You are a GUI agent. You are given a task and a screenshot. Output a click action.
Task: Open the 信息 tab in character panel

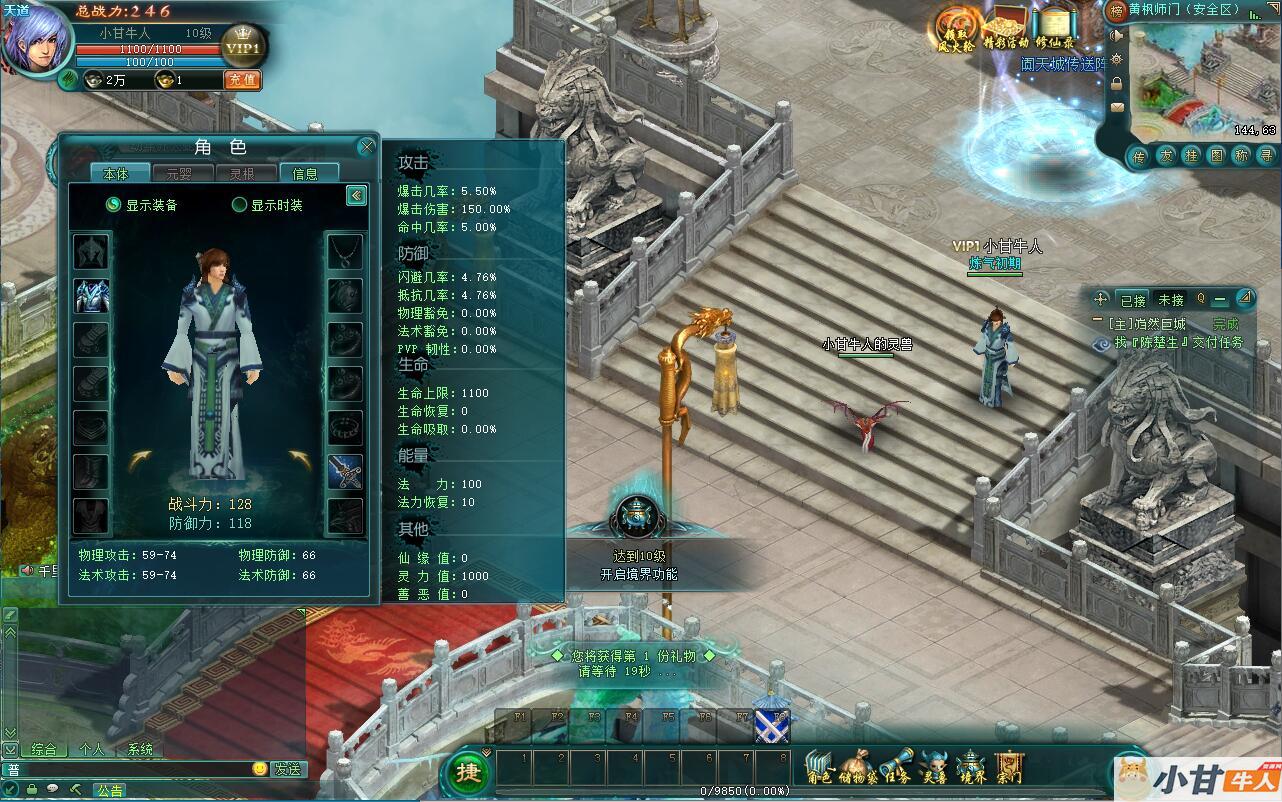coord(305,173)
